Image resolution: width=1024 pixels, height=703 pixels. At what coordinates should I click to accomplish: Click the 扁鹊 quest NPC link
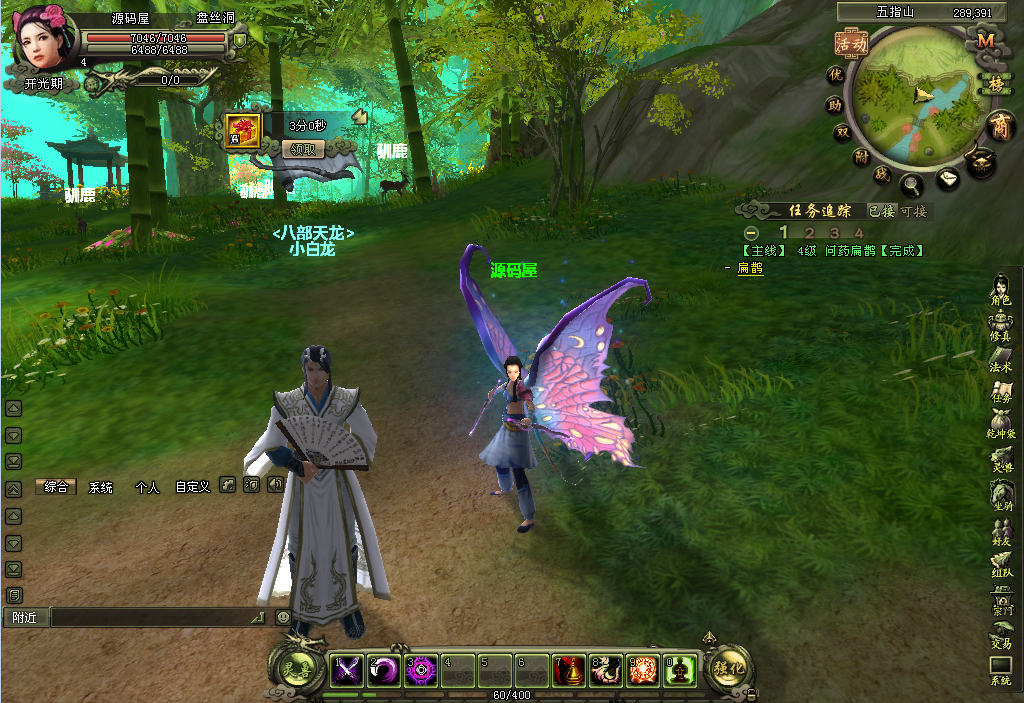tap(750, 268)
